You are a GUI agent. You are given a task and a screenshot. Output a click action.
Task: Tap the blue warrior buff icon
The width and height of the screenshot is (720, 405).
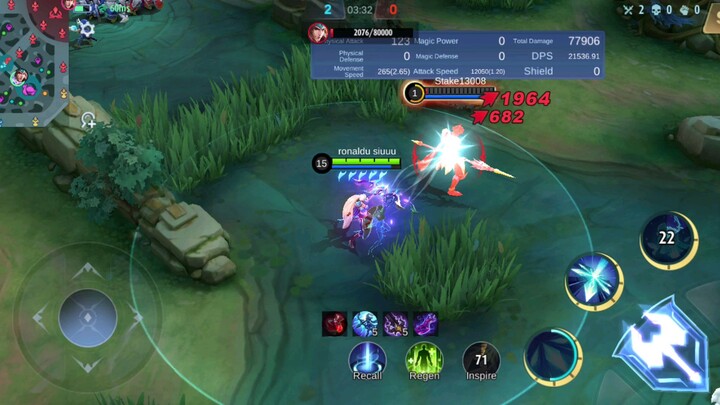(x=364, y=324)
